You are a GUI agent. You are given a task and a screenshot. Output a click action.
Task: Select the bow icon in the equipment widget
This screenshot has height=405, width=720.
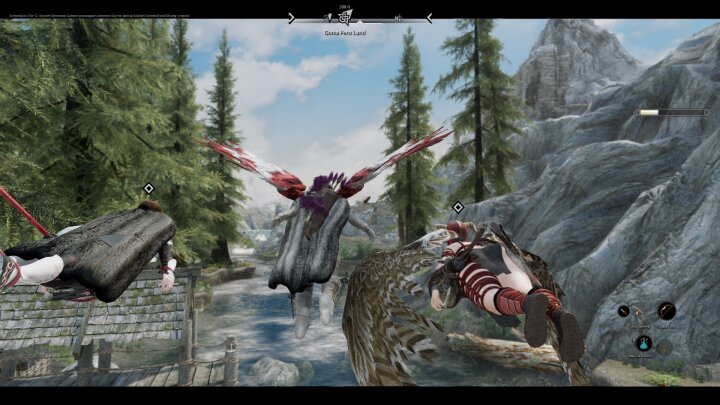(x=666, y=311)
